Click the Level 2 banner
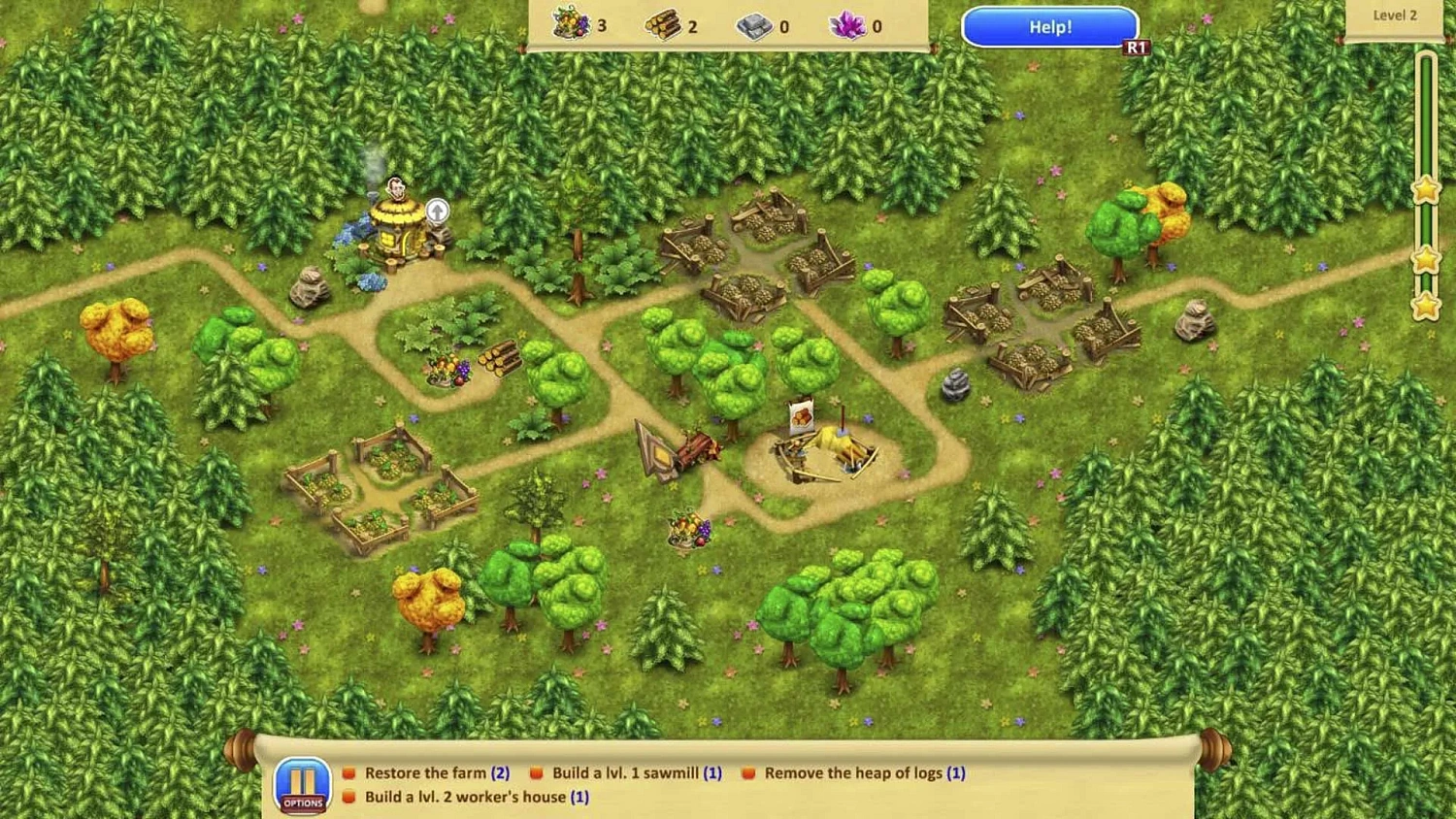The image size is (1456, 819). click(x=1395, y=16)
